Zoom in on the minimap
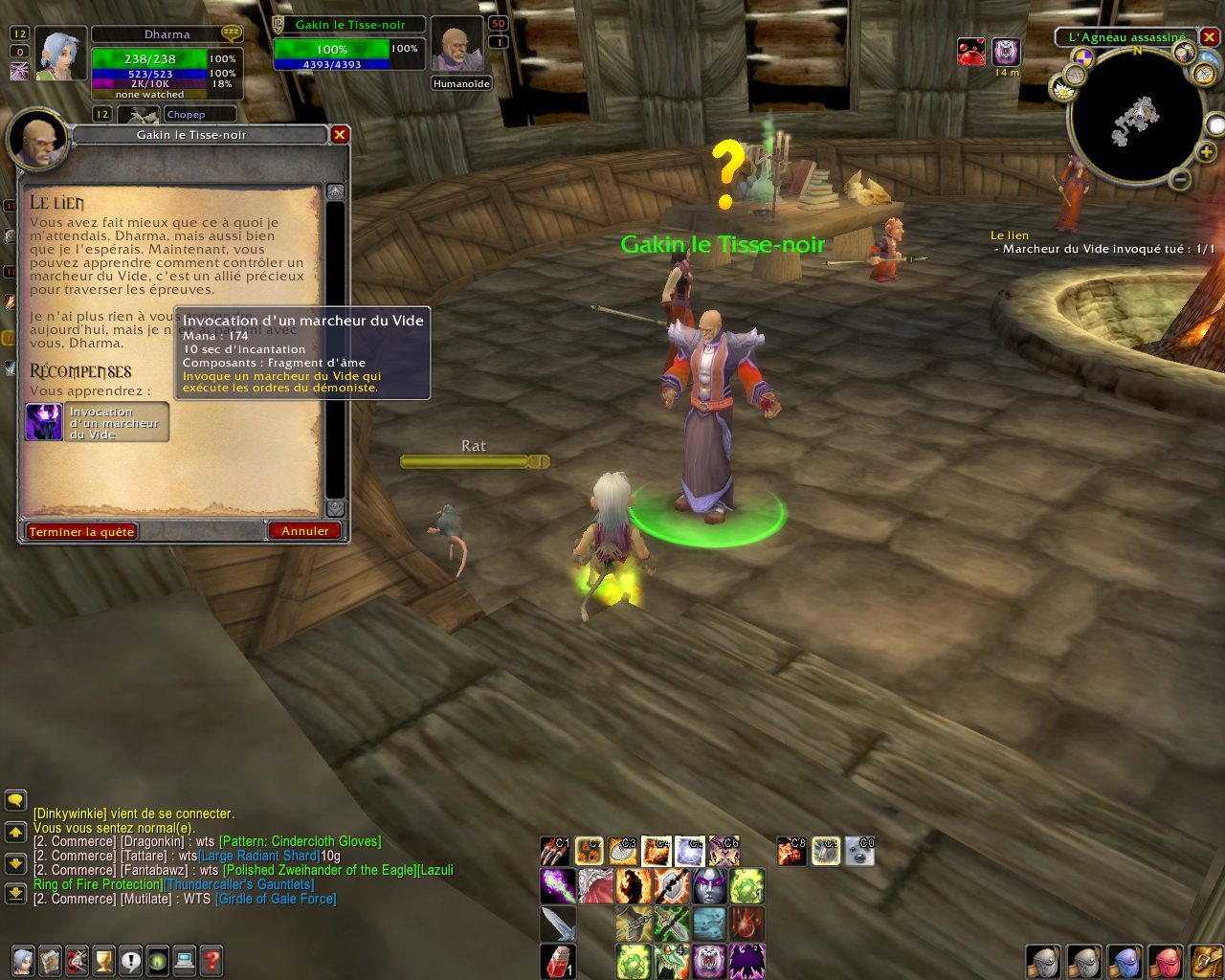Viewport: 1225px width, 980px height. 1206,151
